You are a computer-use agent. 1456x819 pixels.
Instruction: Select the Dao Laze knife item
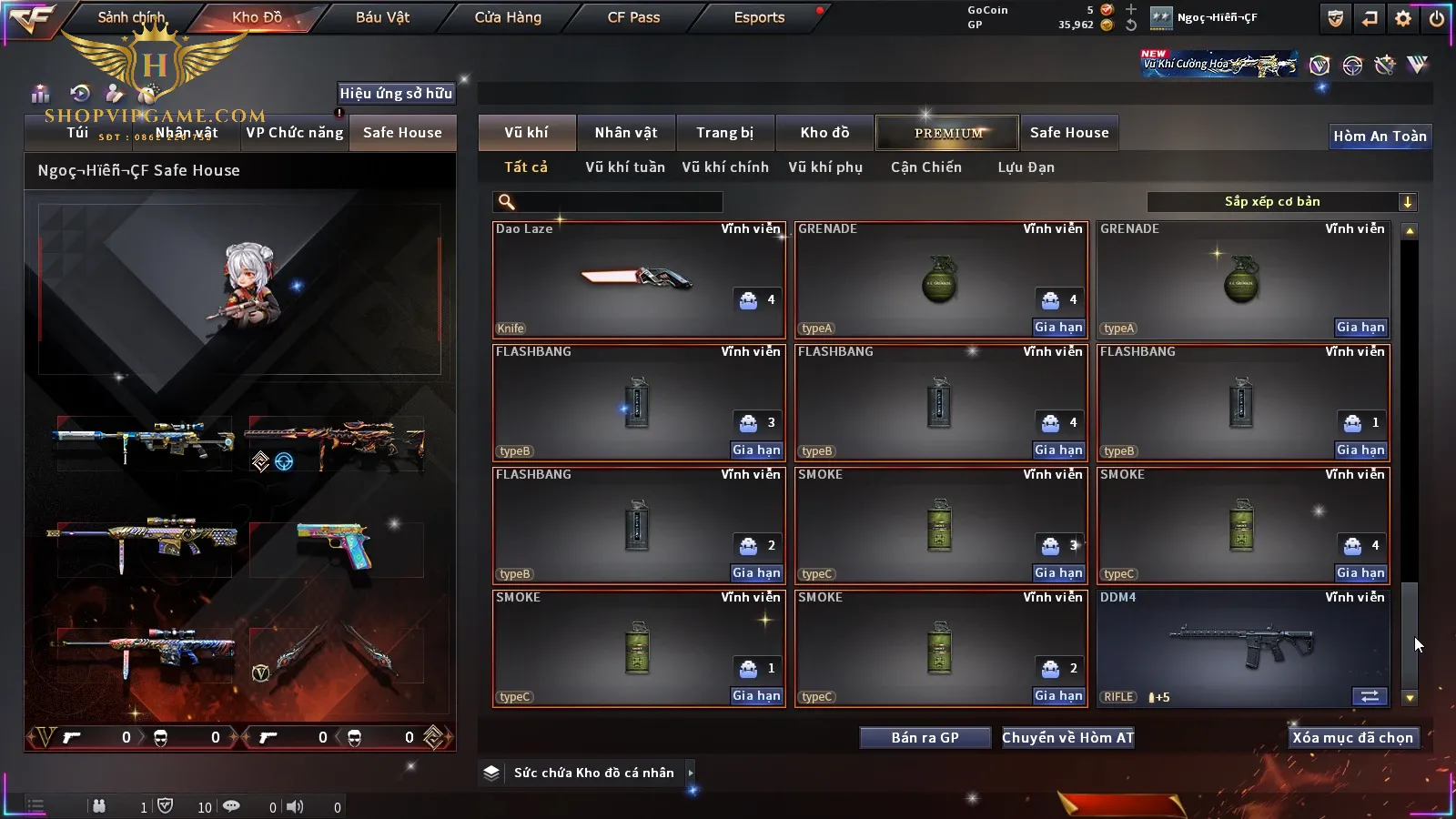[x=638, y=279]
